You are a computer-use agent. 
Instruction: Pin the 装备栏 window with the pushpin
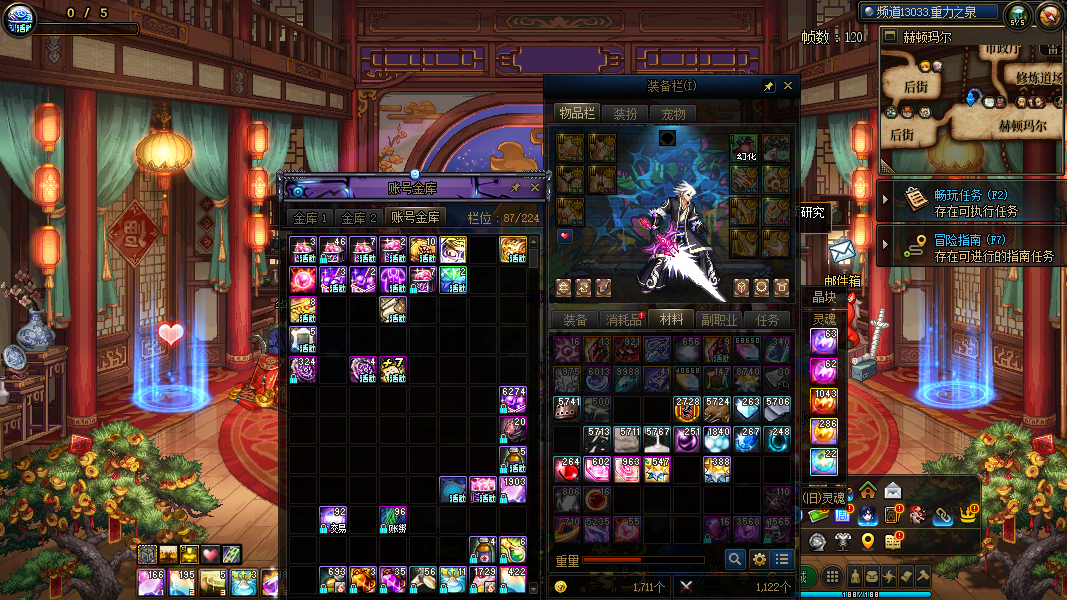click(768, 87)
